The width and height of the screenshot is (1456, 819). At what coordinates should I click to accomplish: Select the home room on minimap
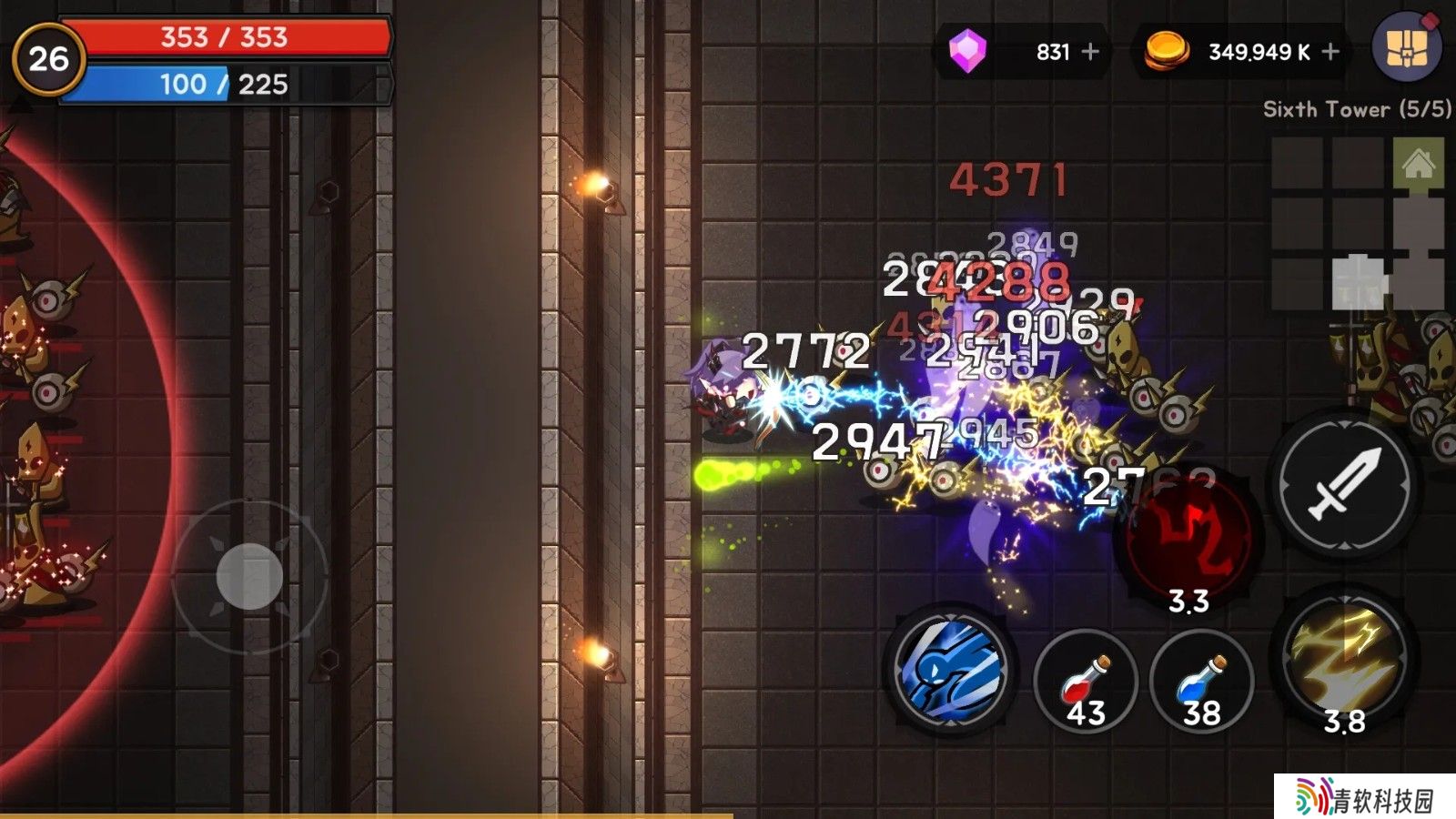click(x=1418, y=164)
